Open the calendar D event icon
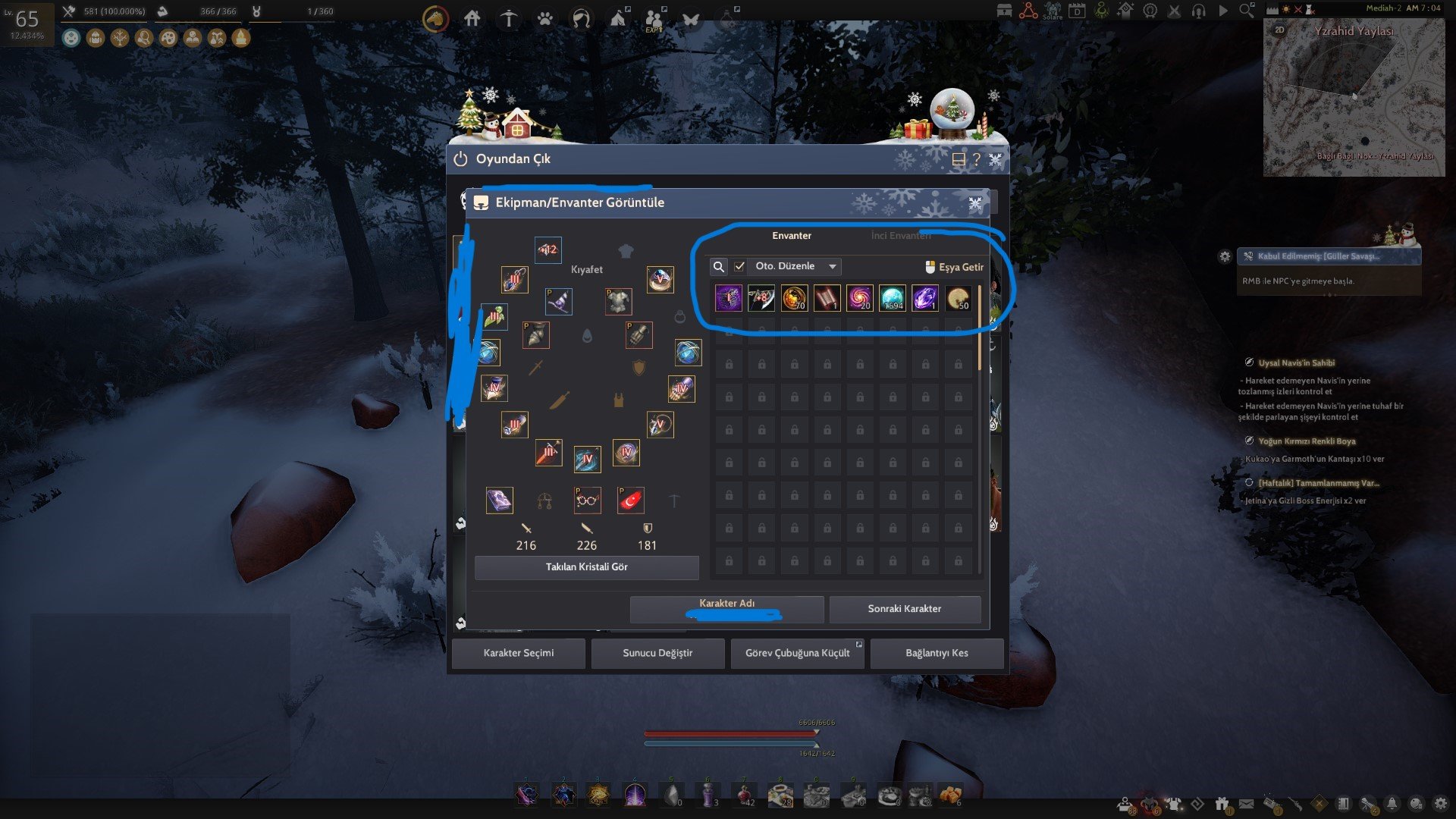Image resolution: width=1456 pixels, height=819 pixels. [1078, 11]
